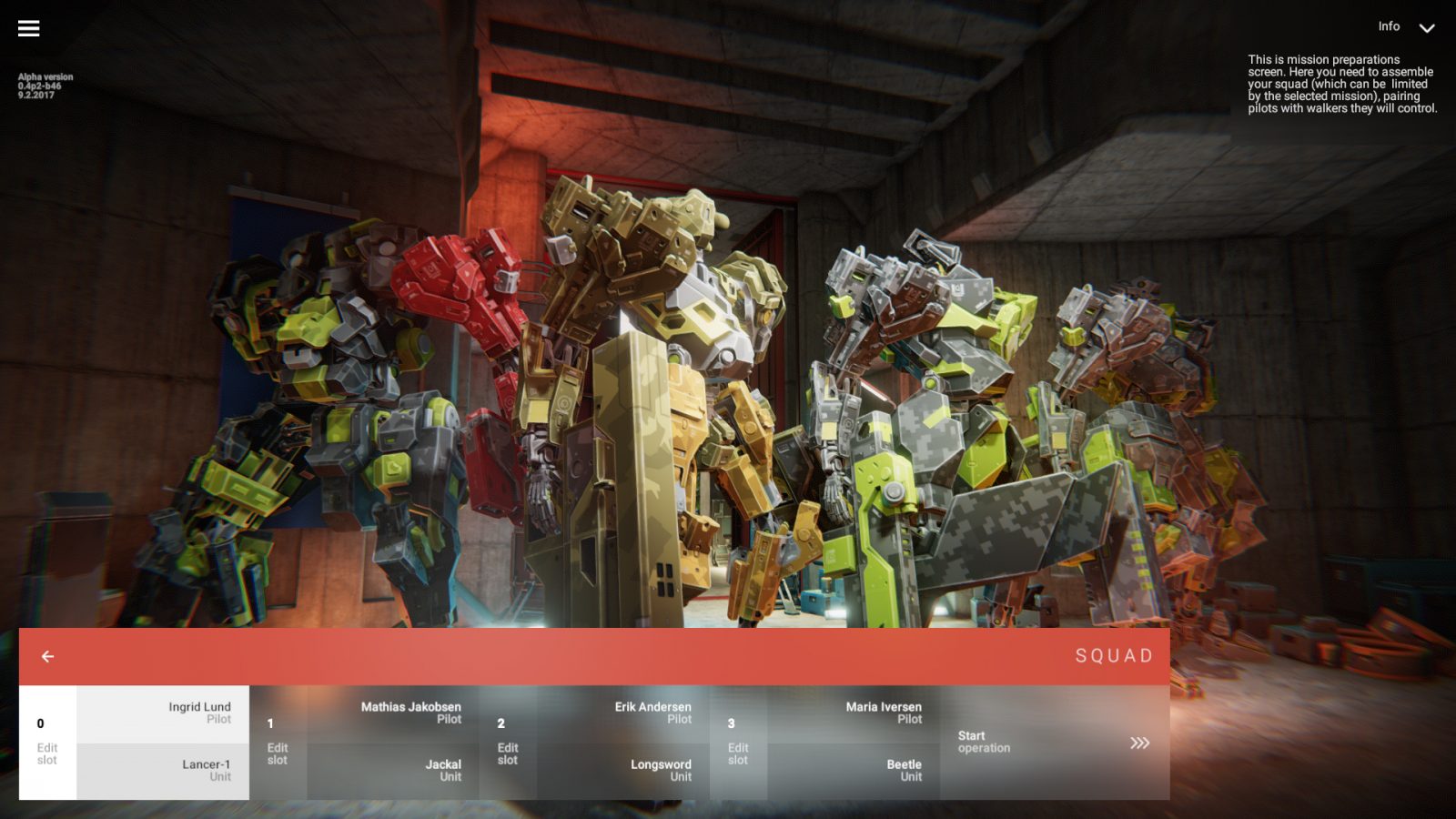Click the Info label at top right
The image size is (1456, 819).
[1389, 26]
